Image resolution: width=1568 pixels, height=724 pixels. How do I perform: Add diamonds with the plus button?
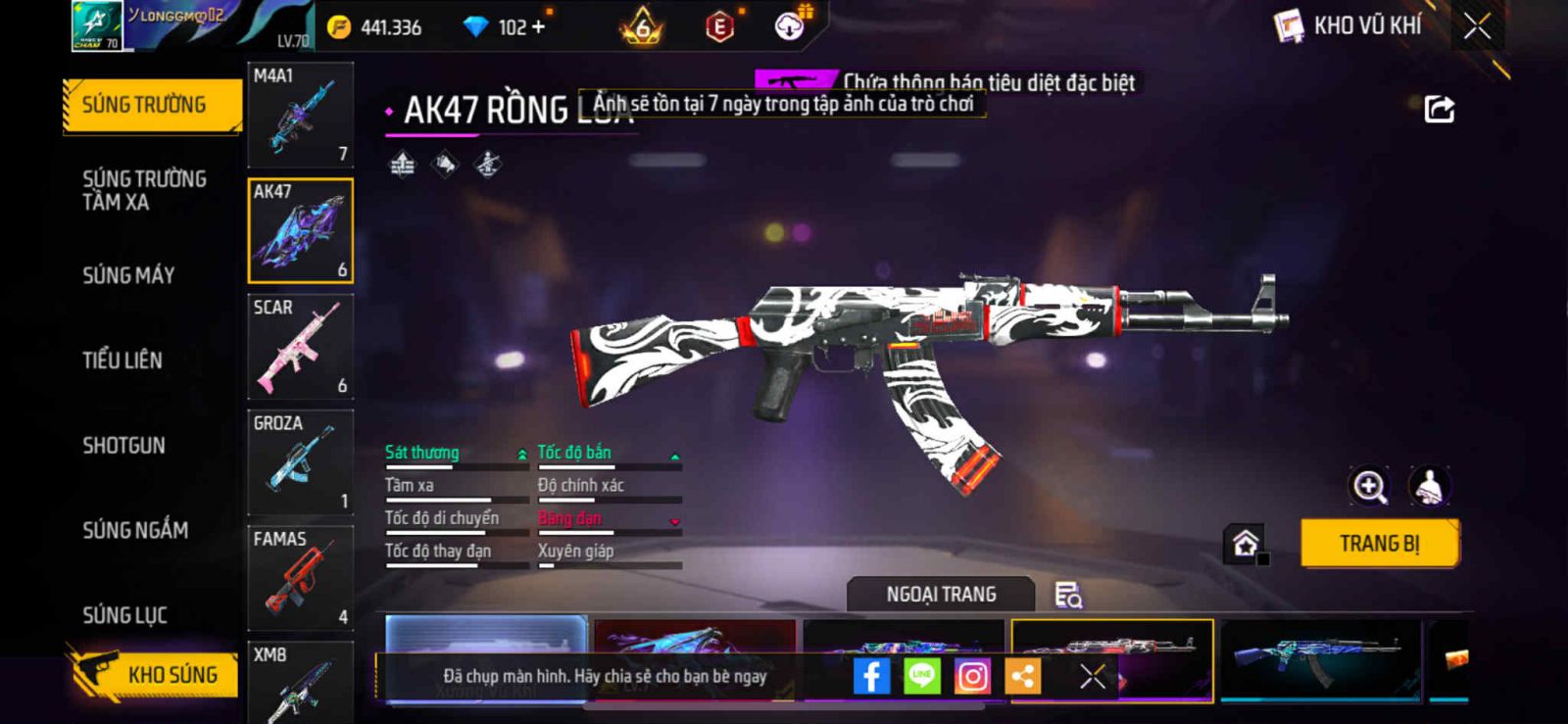(x=537, y=27)
